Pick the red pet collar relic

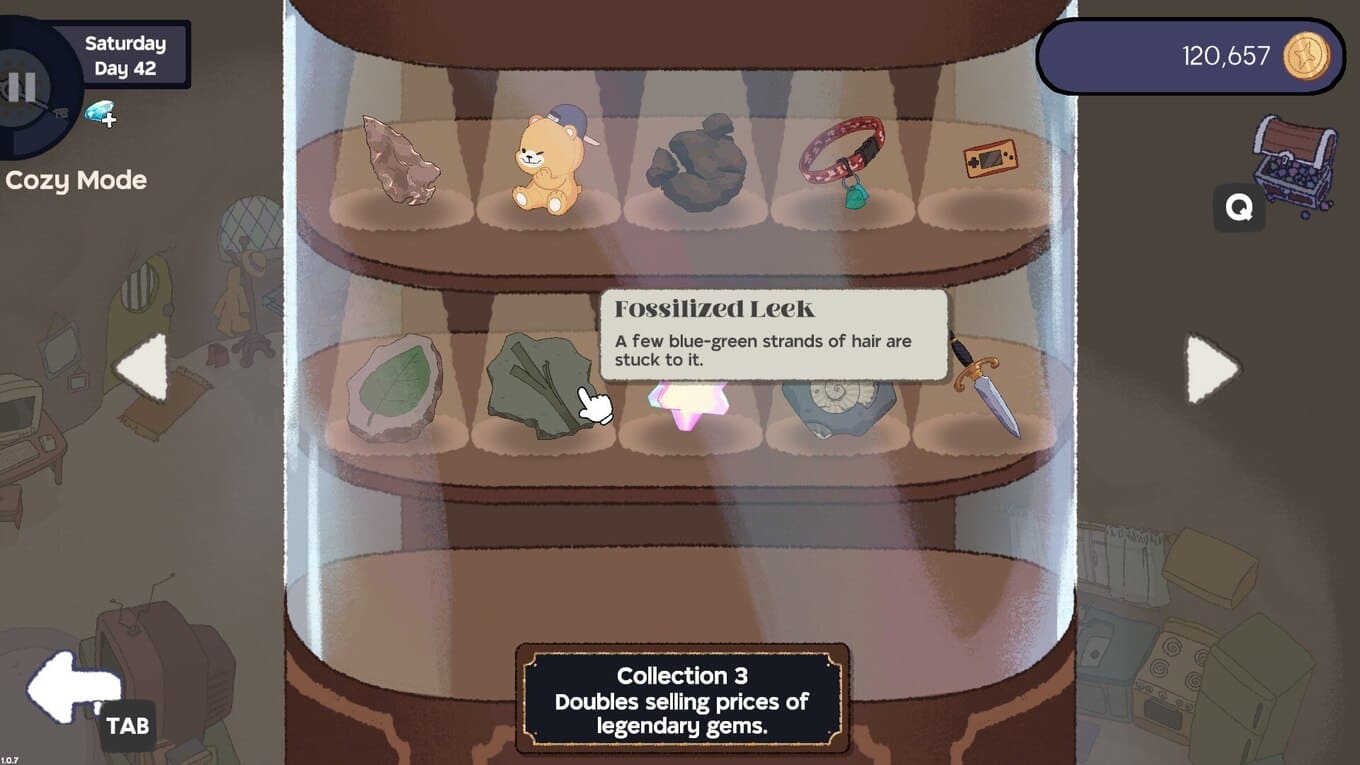coord(843,160)
